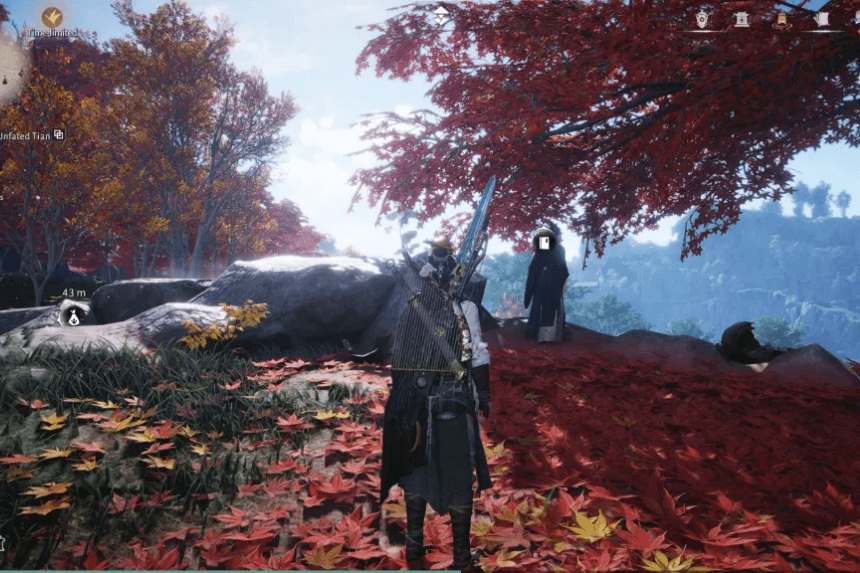Click the minimap at the screen edge
The image size is (860, 573).
point(10,70)
